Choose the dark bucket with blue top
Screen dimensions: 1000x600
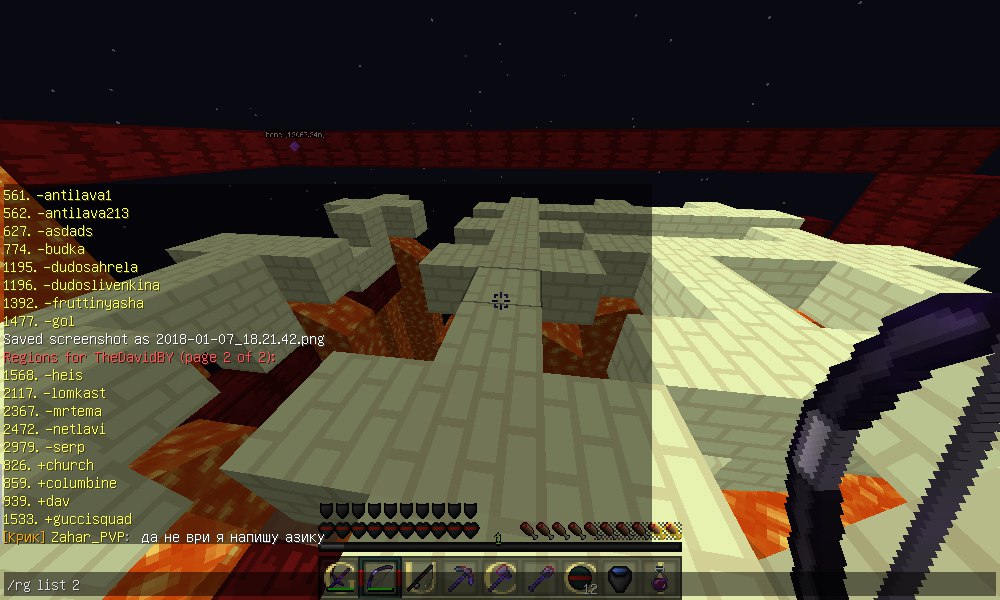[621, 578]
